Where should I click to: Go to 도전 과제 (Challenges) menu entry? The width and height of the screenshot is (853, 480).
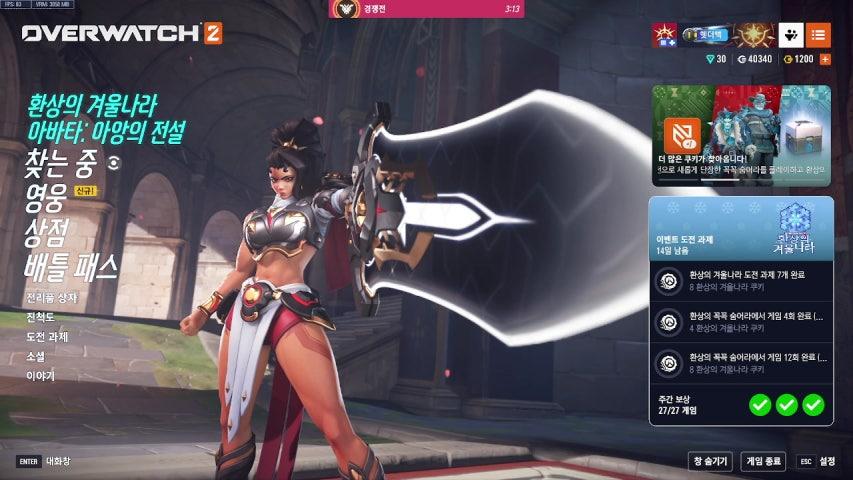click(x=49, y=337)
